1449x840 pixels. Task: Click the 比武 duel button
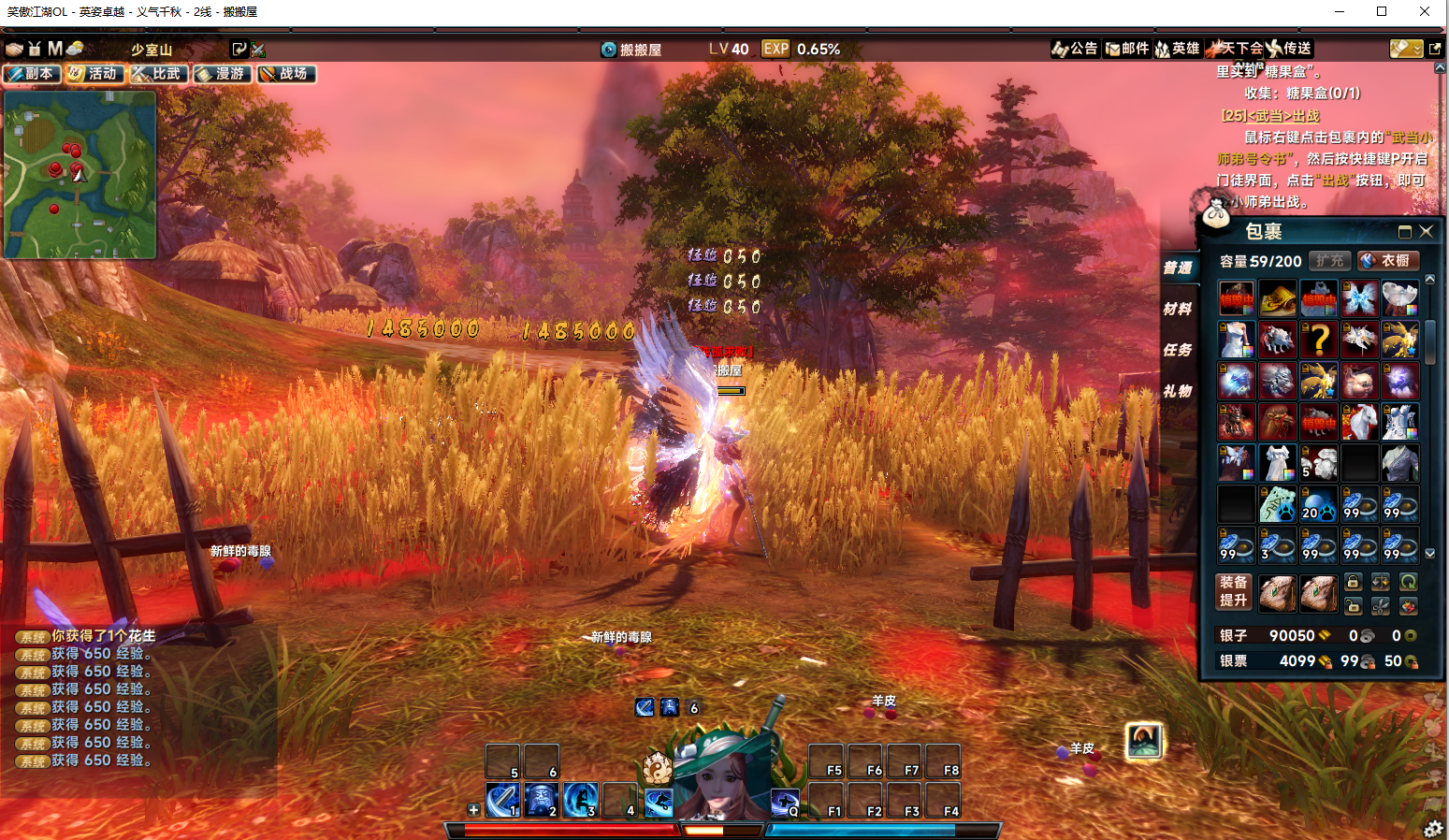[x=158, y=74]
